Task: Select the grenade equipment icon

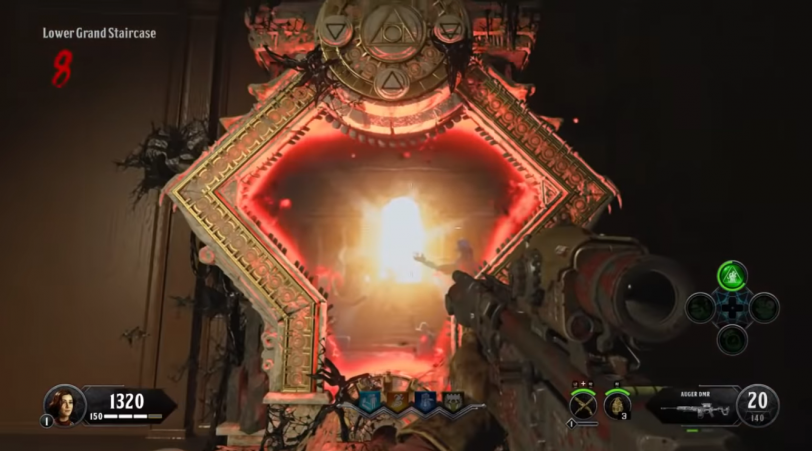Action: point(618,404)
